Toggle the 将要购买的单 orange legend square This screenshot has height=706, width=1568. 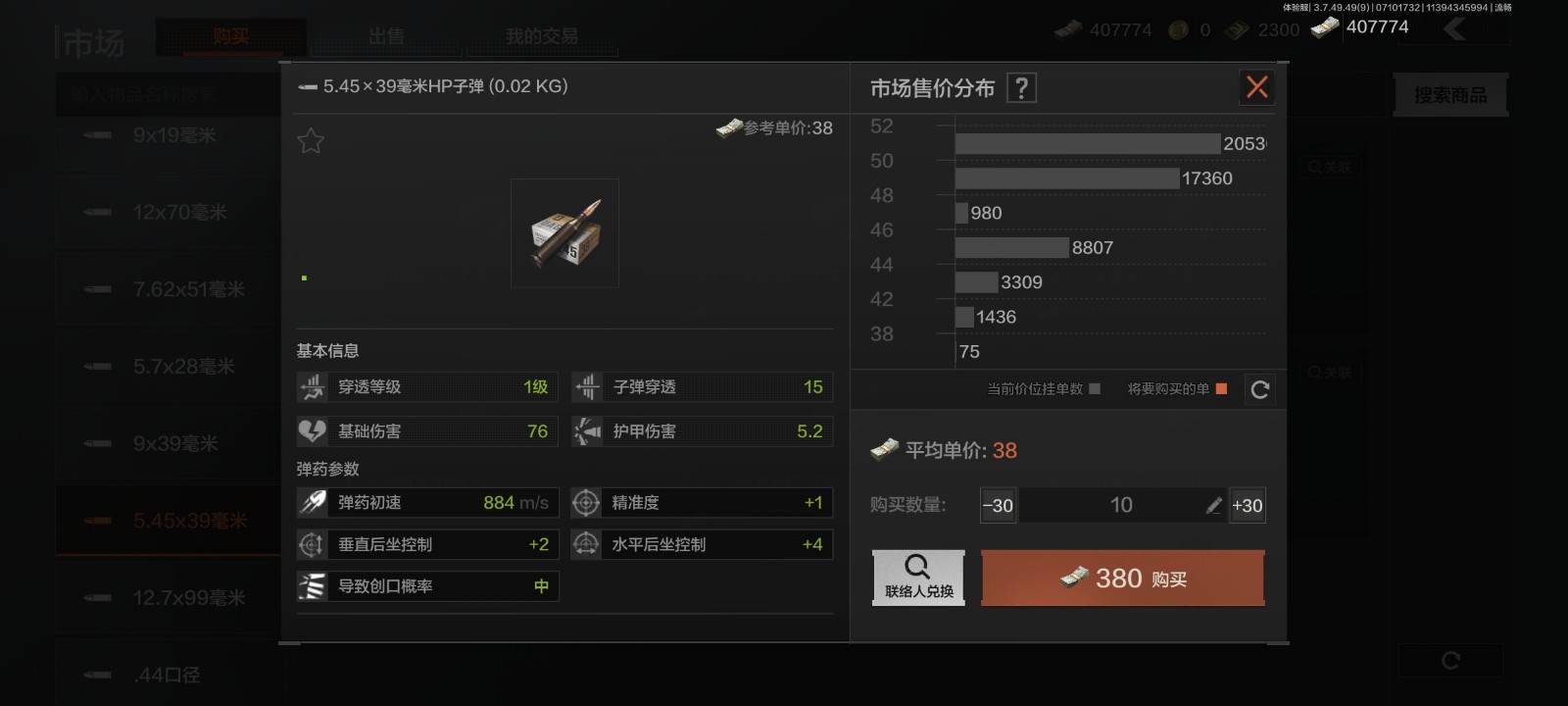coord(1218,389)
